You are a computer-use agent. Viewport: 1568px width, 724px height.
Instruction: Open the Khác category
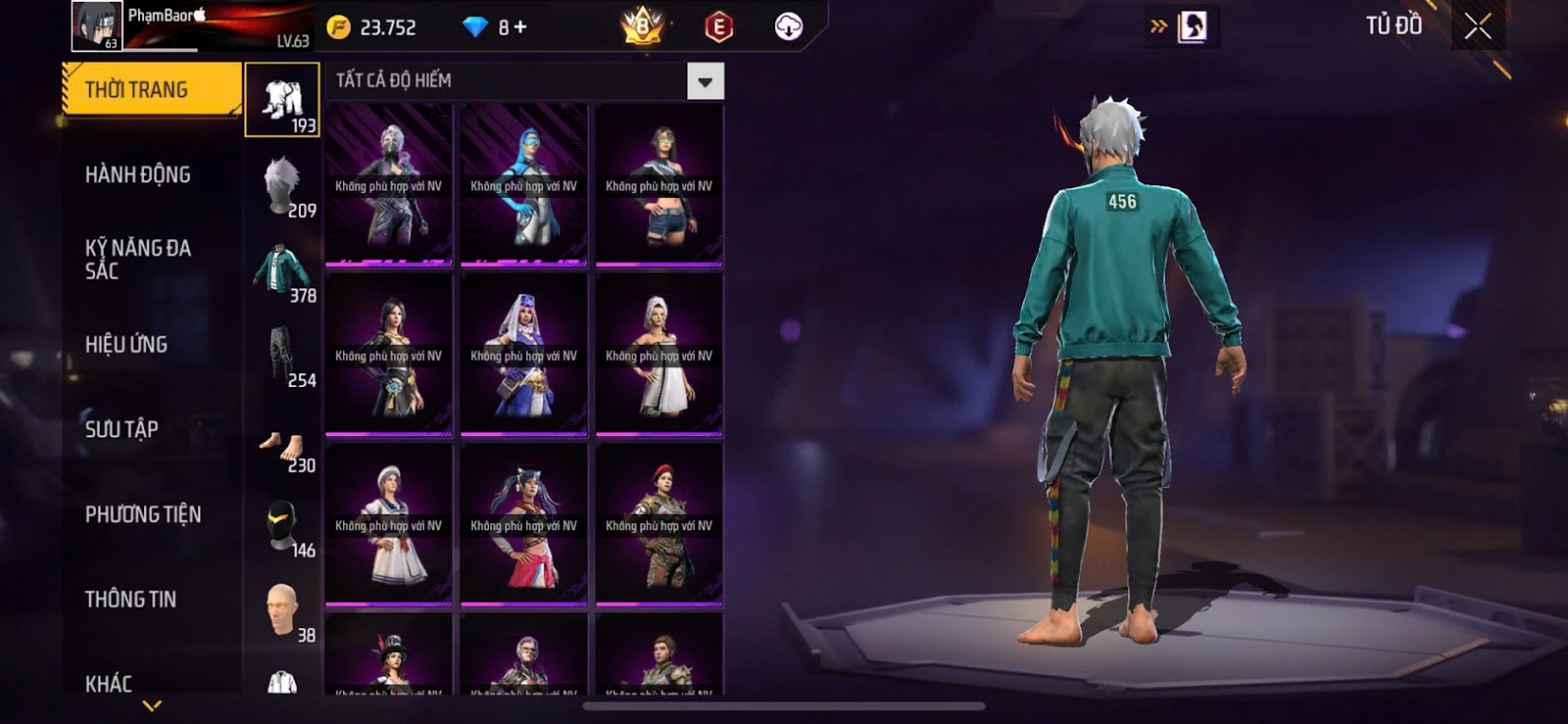[109, 683]
